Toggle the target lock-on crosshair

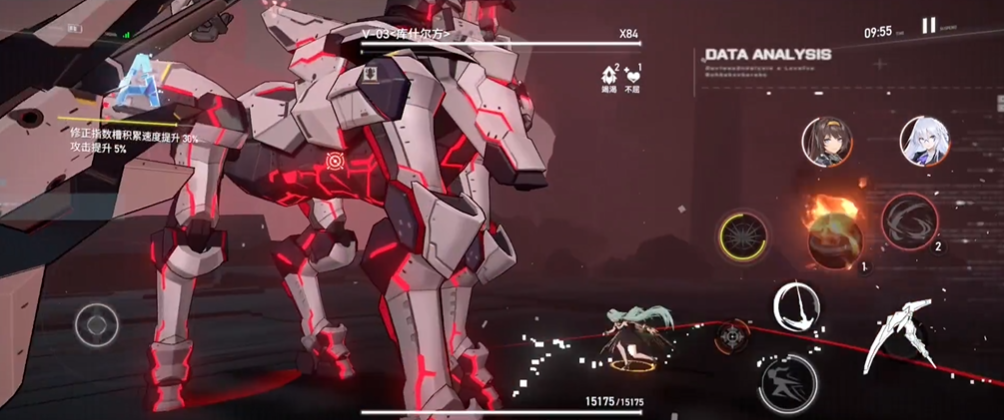coord(732,335)
